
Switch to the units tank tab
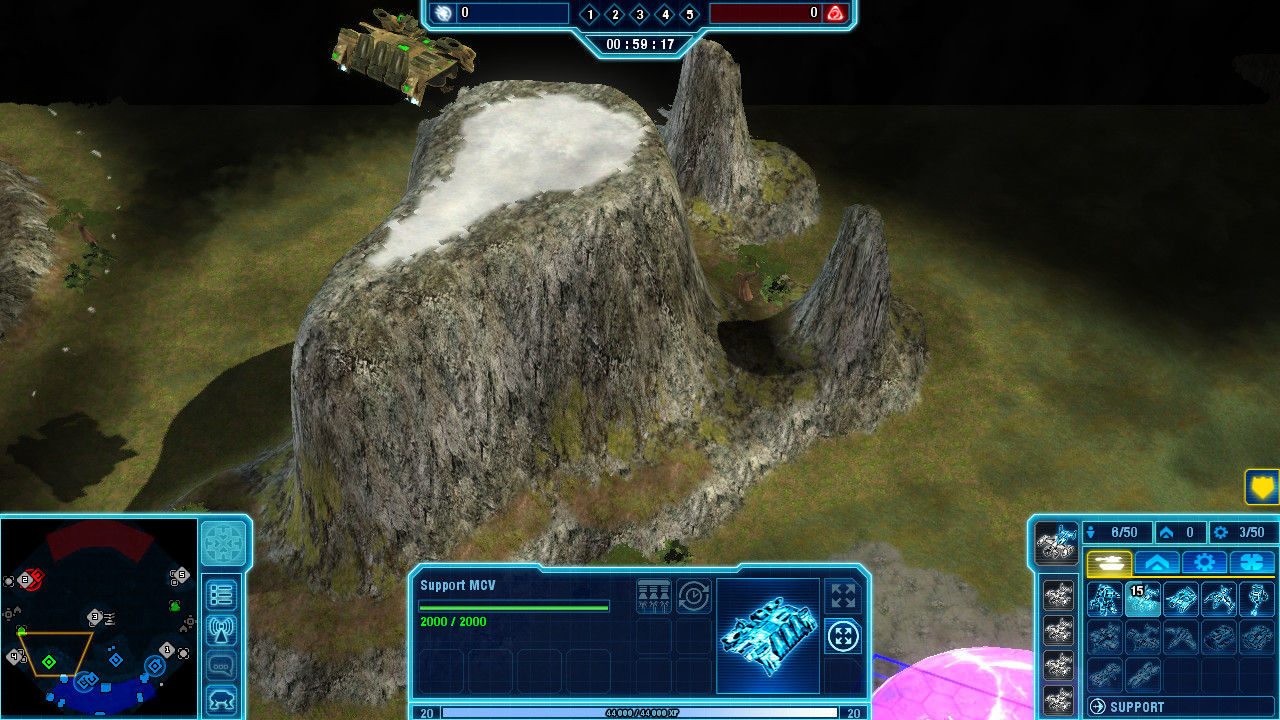point(1109,563)
